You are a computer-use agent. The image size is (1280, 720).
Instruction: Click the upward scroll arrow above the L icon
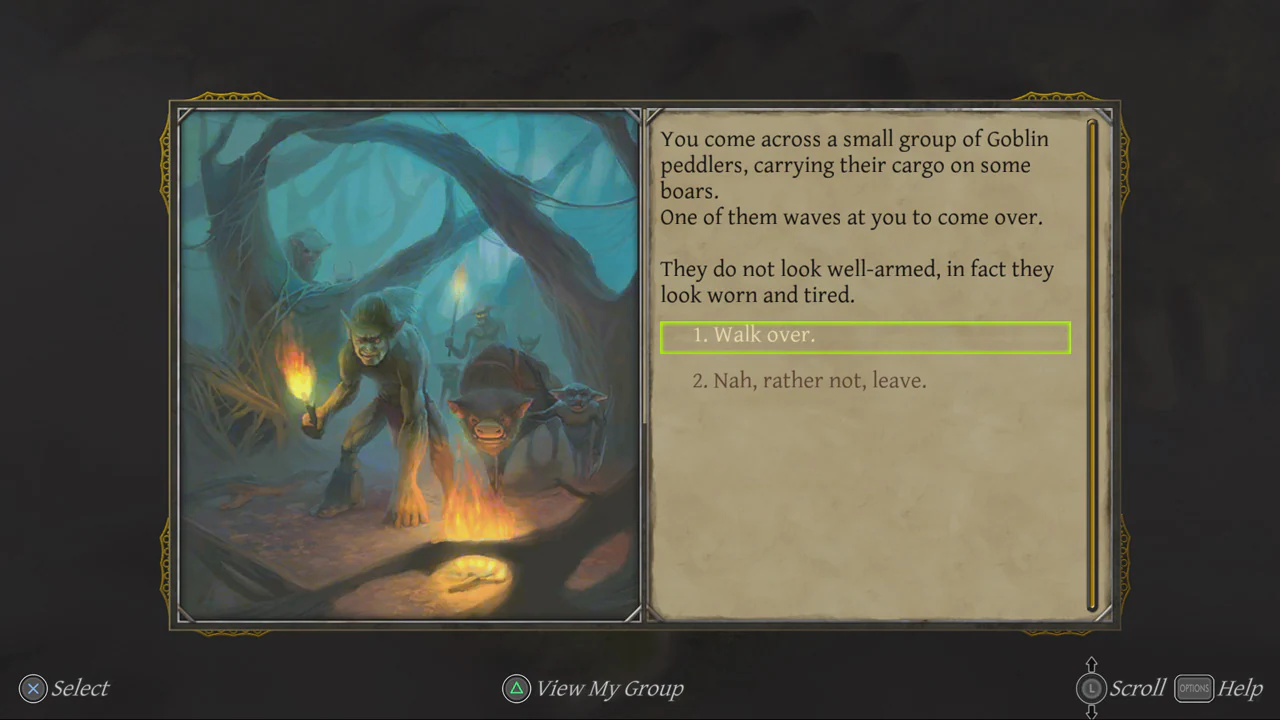point(1092,663)
